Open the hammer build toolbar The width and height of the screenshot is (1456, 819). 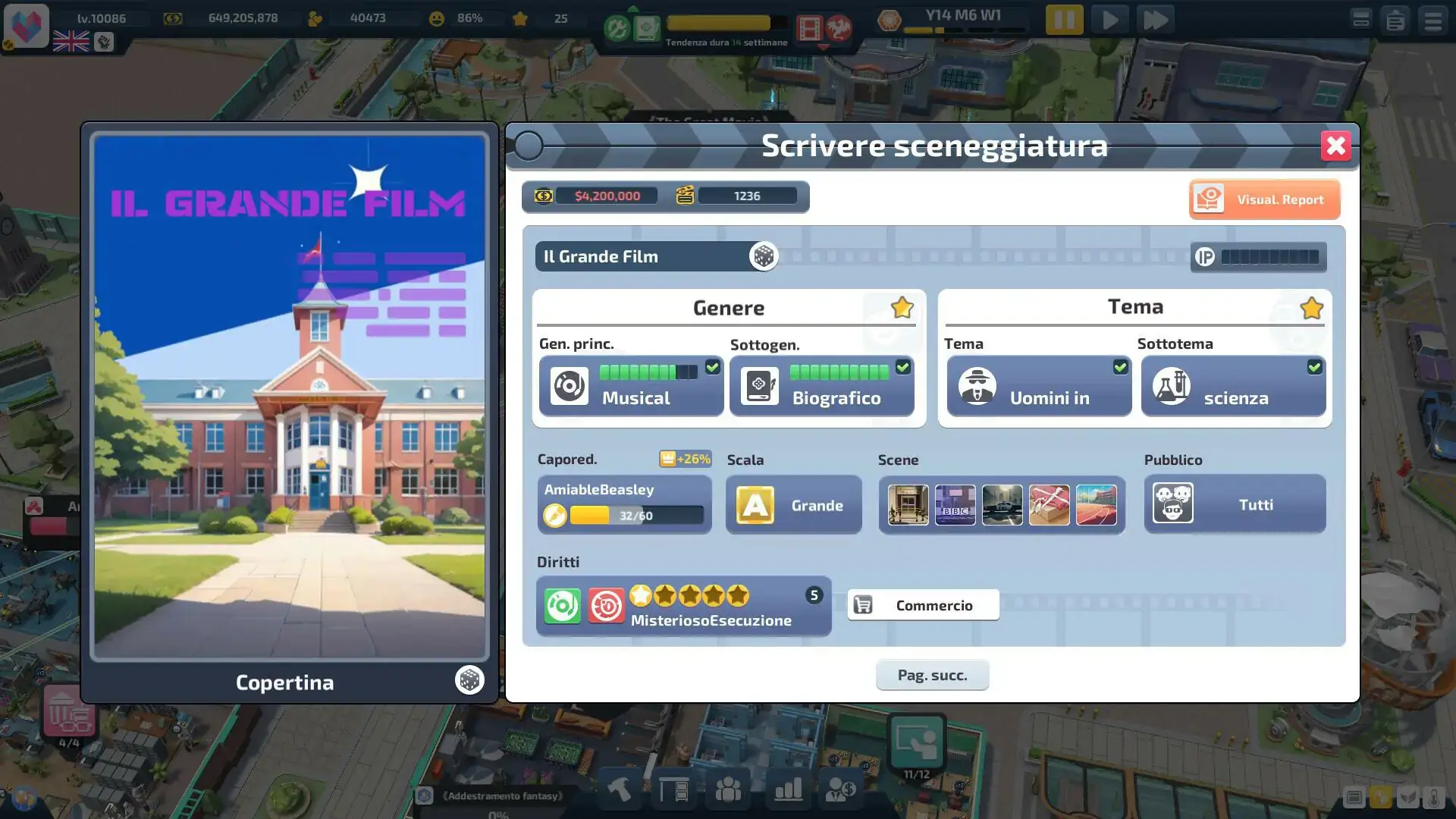(x=620, y=789)
